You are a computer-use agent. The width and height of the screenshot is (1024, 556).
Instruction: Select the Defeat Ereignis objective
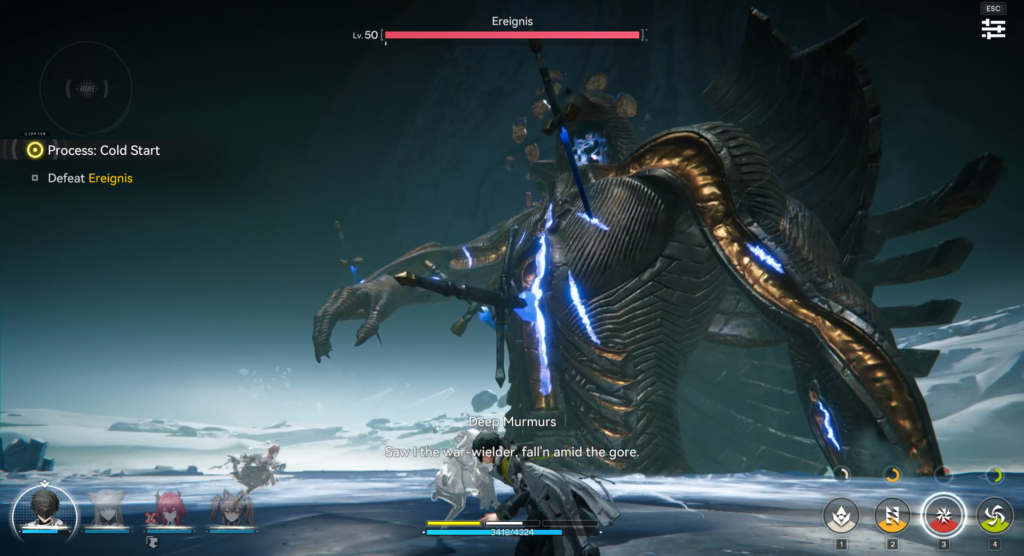(90, 178)
